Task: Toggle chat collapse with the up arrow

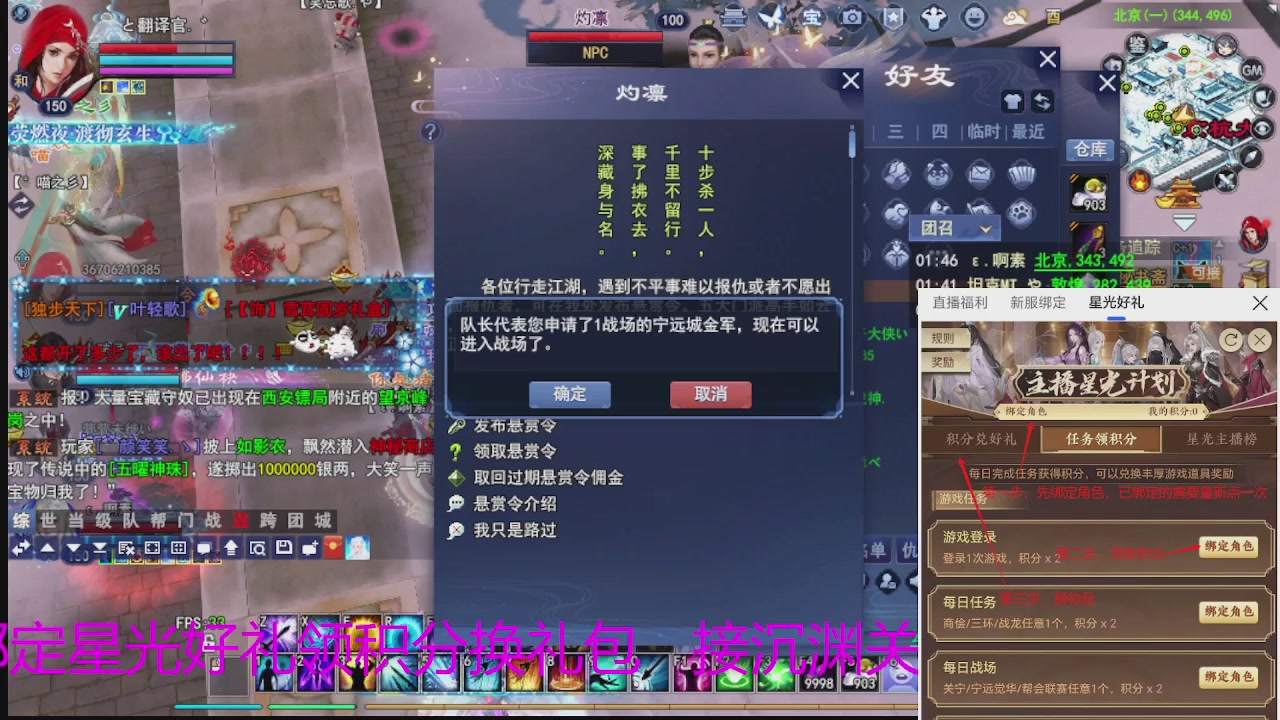Action: [x=47, y=548]
